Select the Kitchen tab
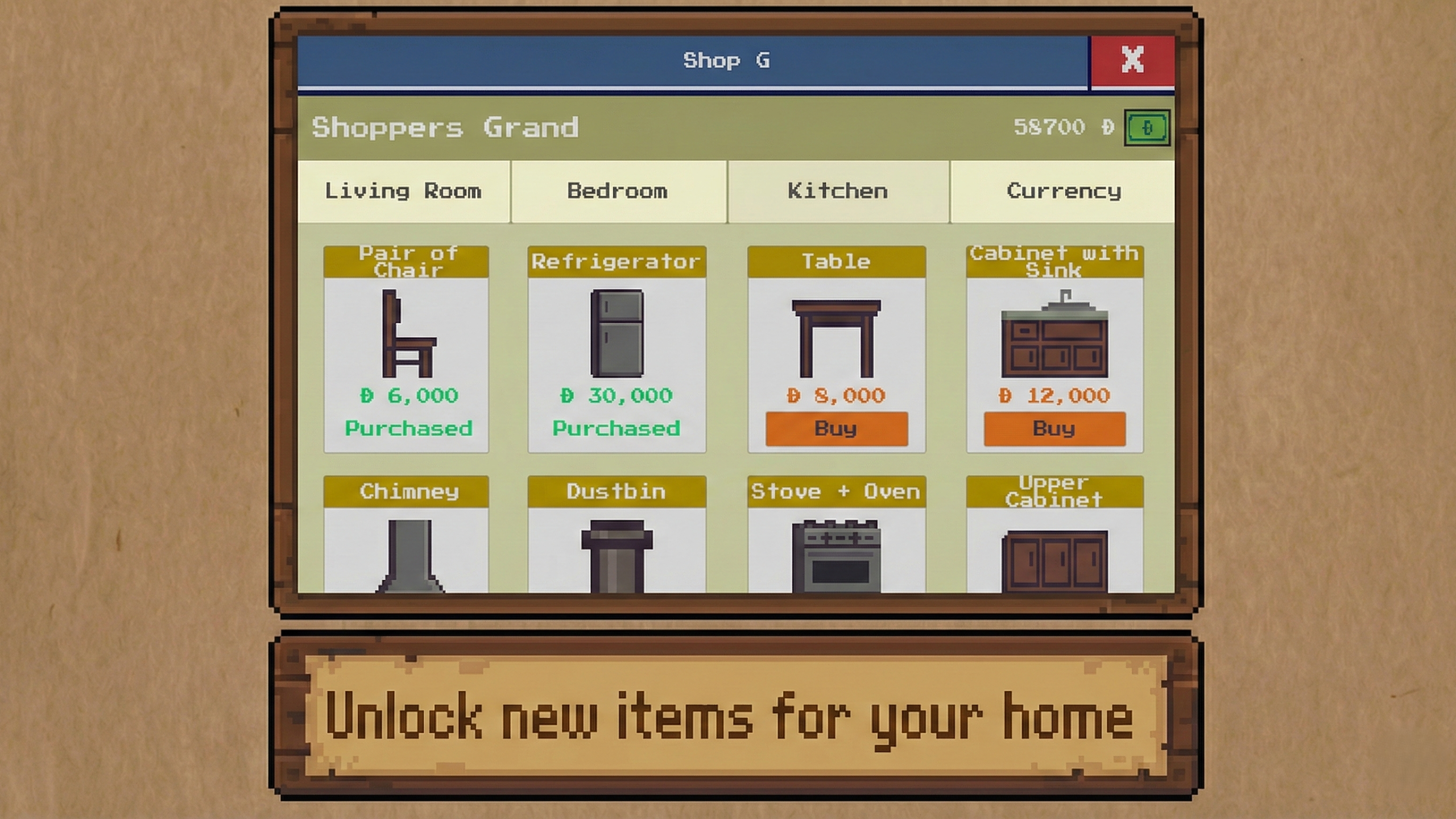 [x=837, y=191]
